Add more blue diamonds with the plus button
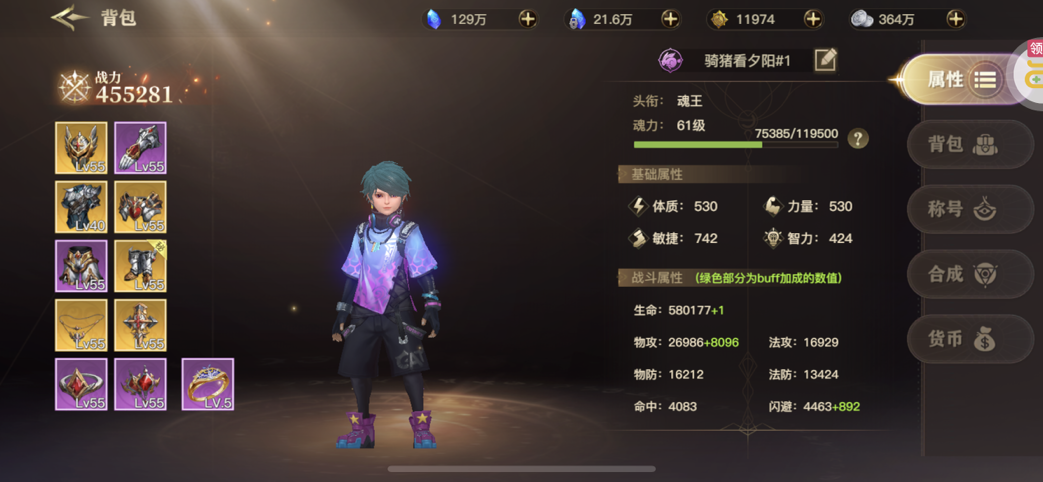 pyautogui.click(x=527, y=19)
